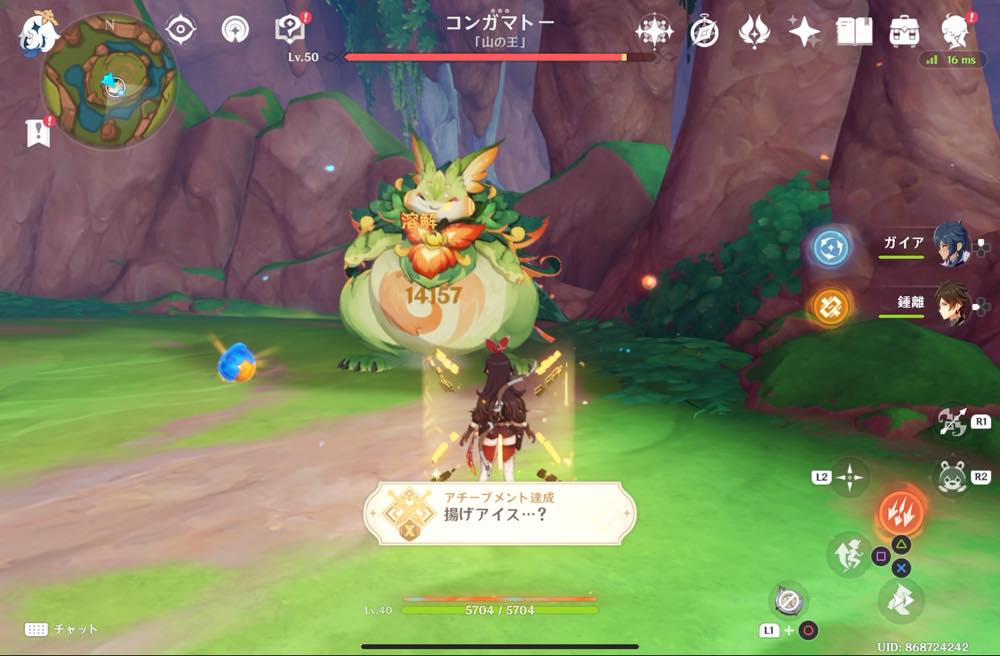Image resolution: width=1000 pixels, height=656 pixels.
Task: Open the quest book with red alert
Action: (288, 30)
